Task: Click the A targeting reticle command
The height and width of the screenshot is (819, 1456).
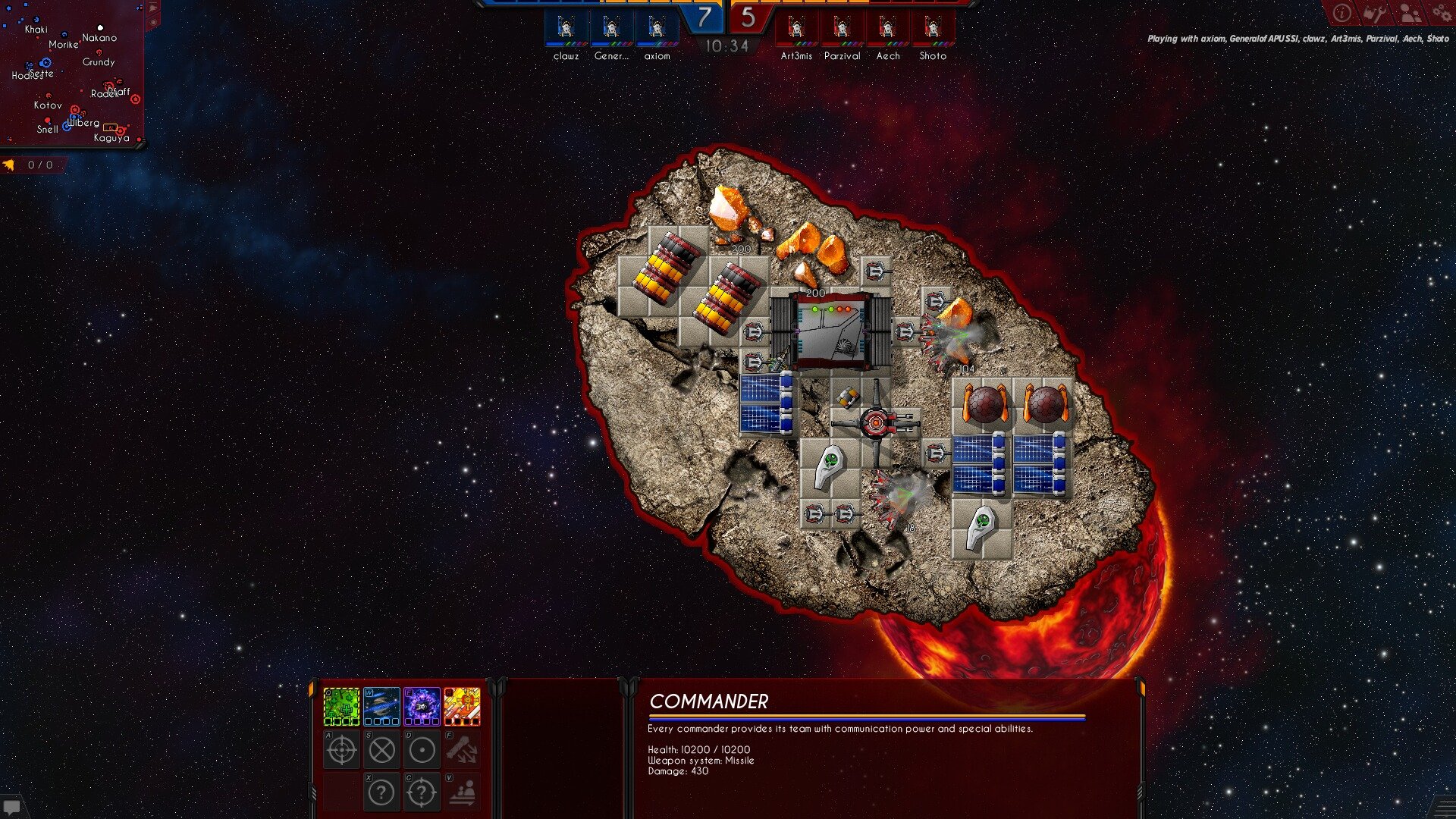Action: pos(341,749)
